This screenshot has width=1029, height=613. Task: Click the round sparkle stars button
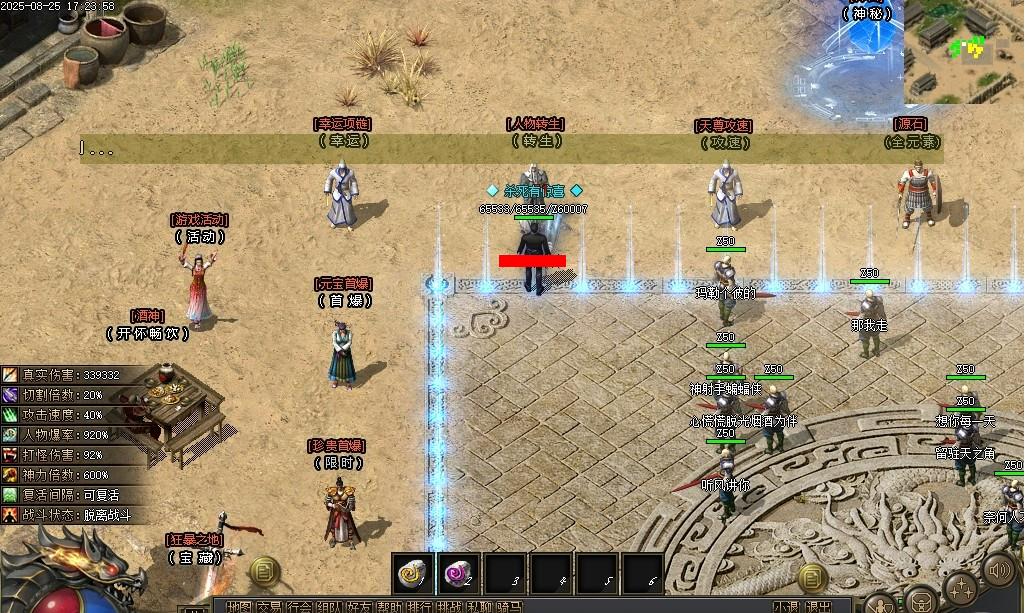tap(960, 588)
